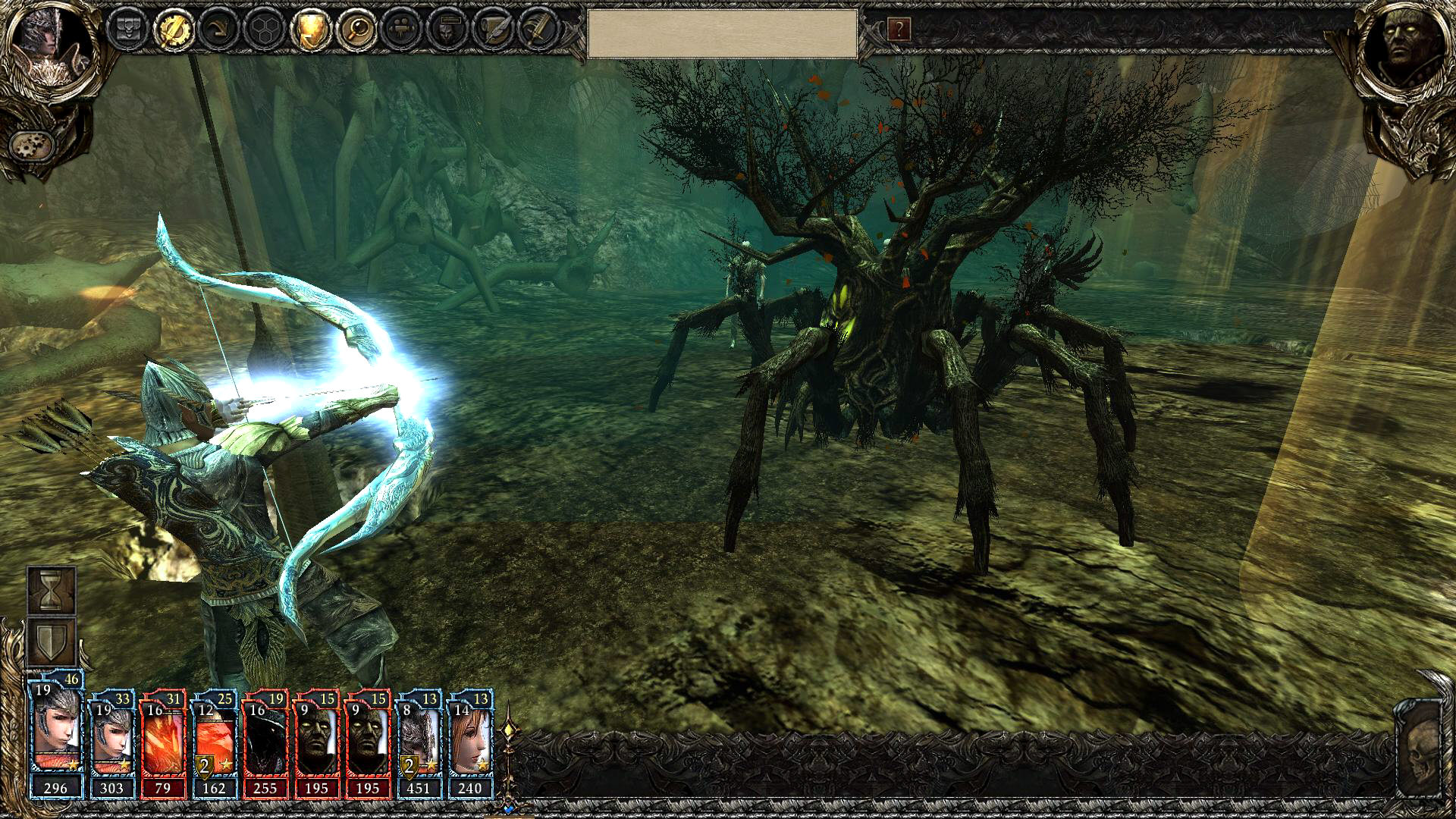This screenshot has width=1456, height=819.
Task: Choose the hourglass wait action
Action: coord(51,590)
